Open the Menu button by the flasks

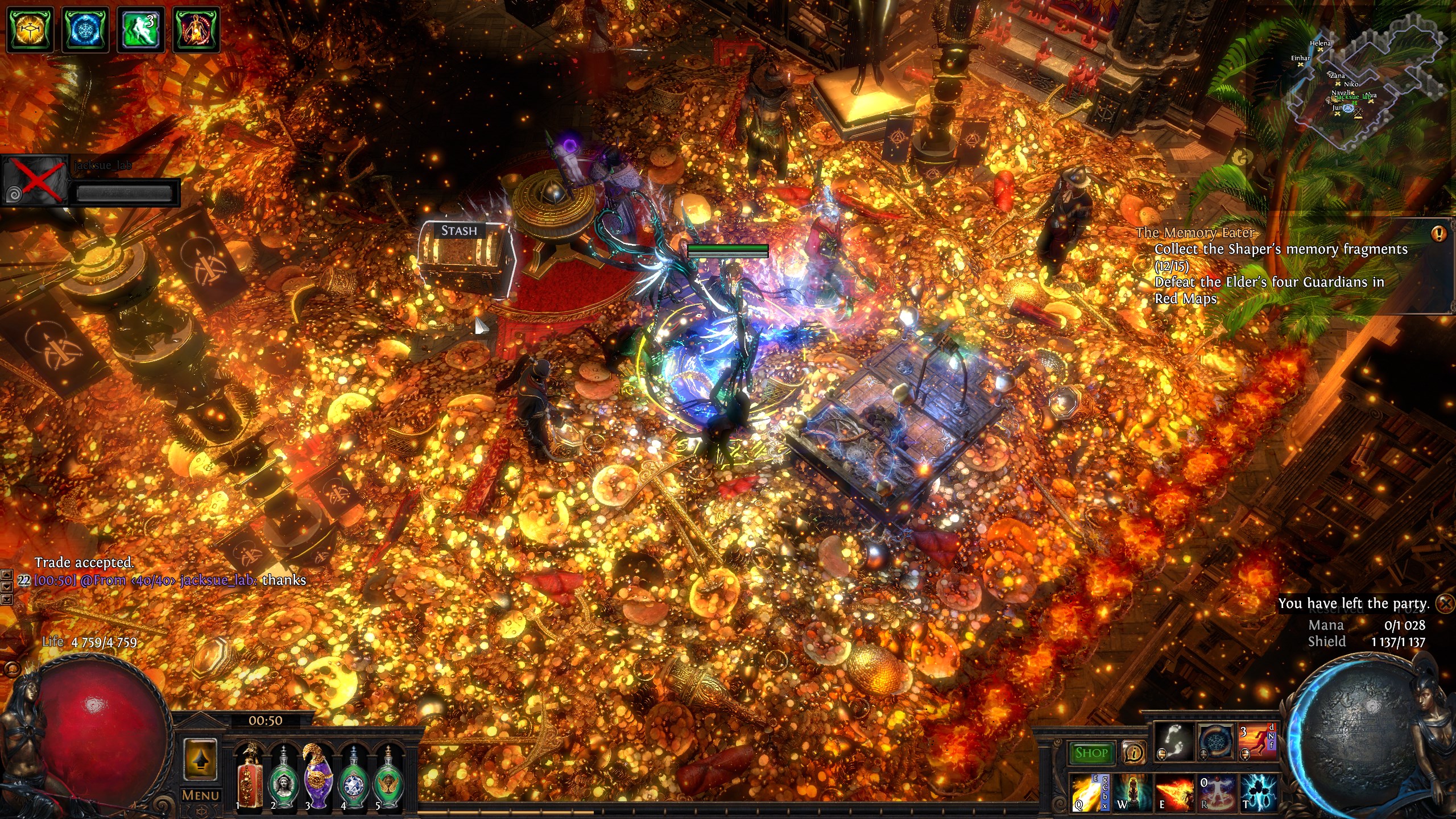(x=200, y=795)
